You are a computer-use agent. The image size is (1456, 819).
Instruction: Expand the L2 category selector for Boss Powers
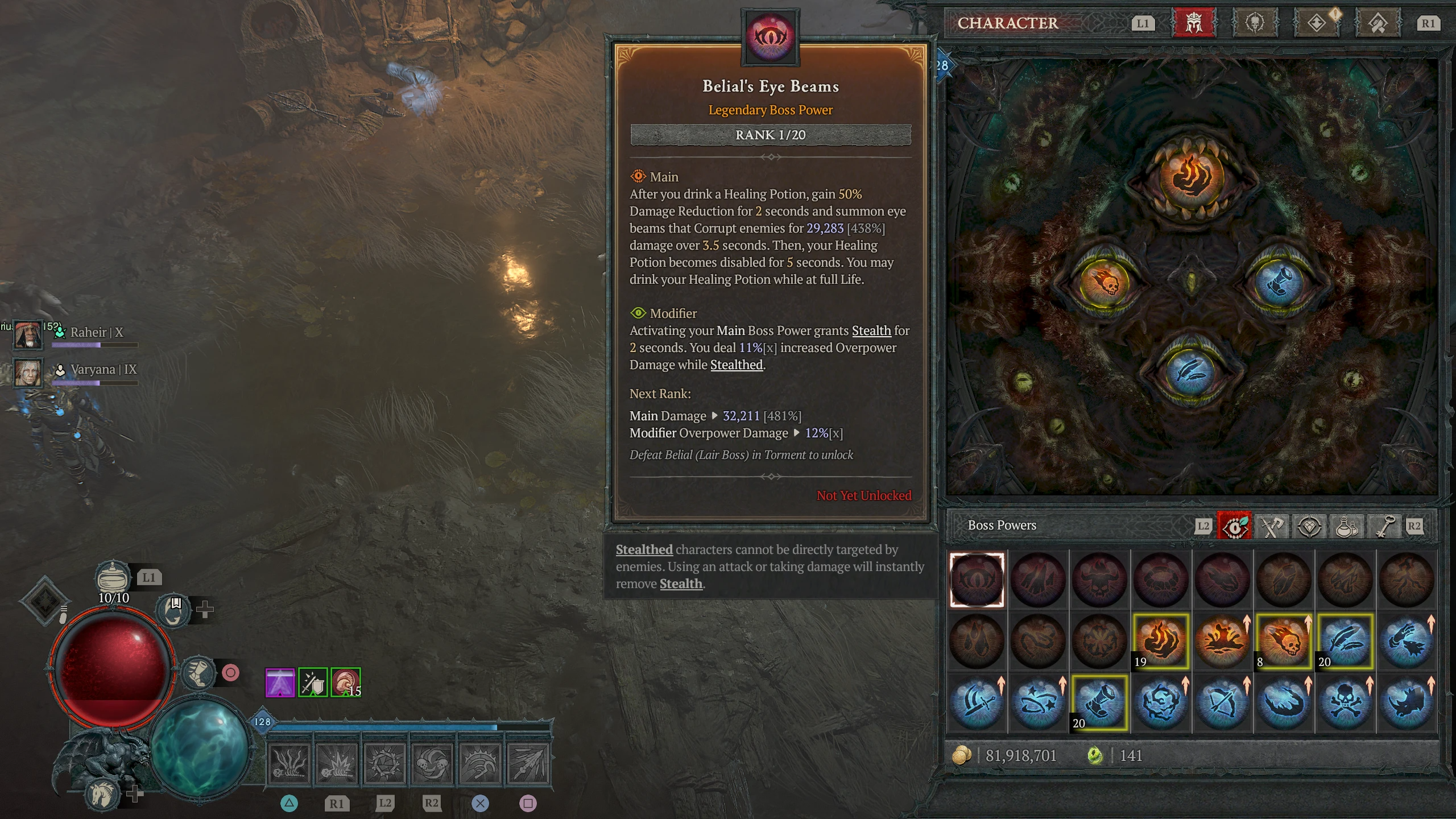[1203, 526]
